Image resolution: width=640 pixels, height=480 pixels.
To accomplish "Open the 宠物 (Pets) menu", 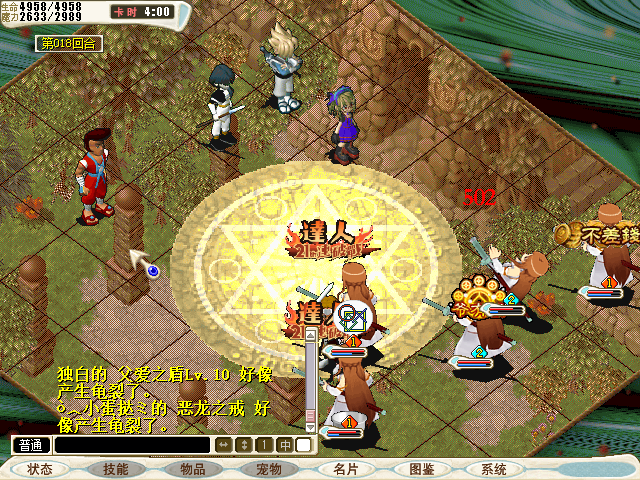I will coord(269,469).
